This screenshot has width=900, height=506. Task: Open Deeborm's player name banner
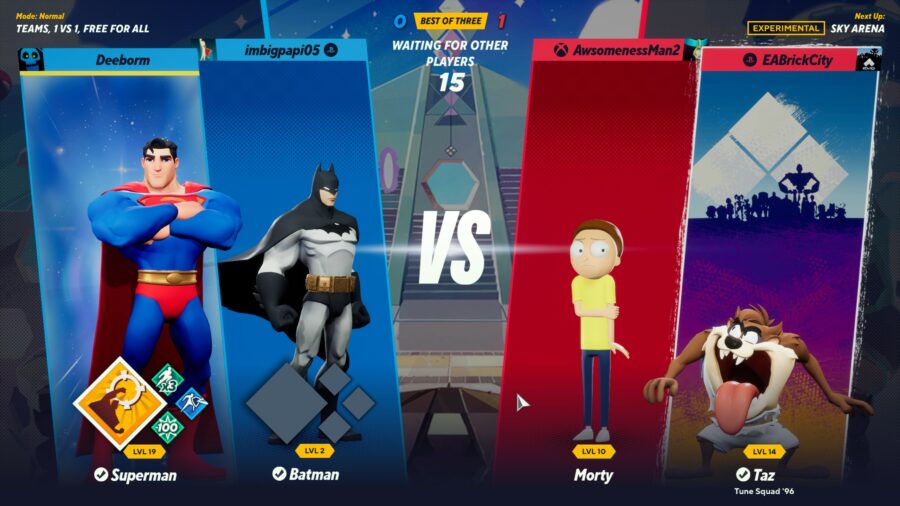coord(122,60)
